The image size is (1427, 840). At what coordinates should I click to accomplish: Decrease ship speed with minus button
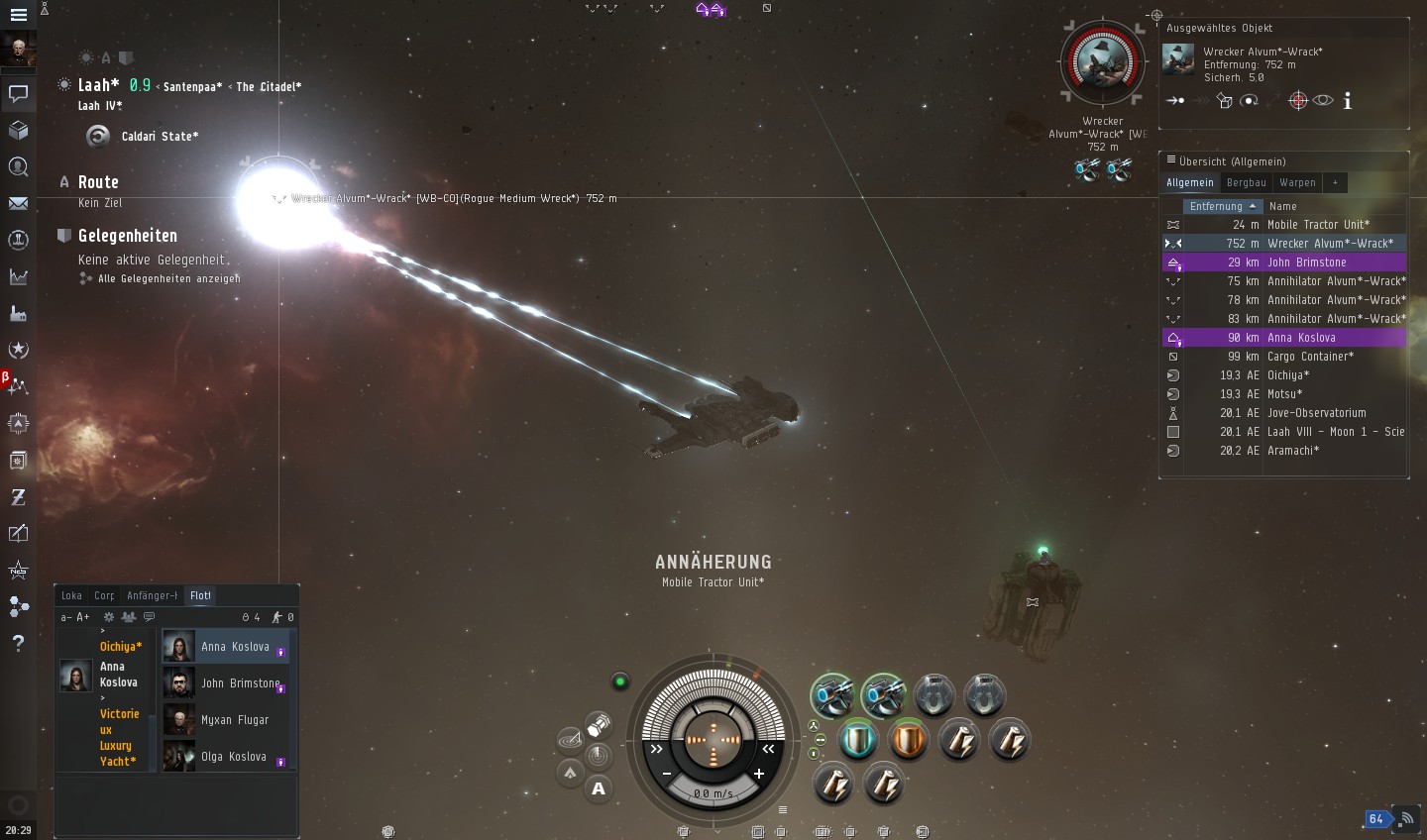tap(667, 774)
